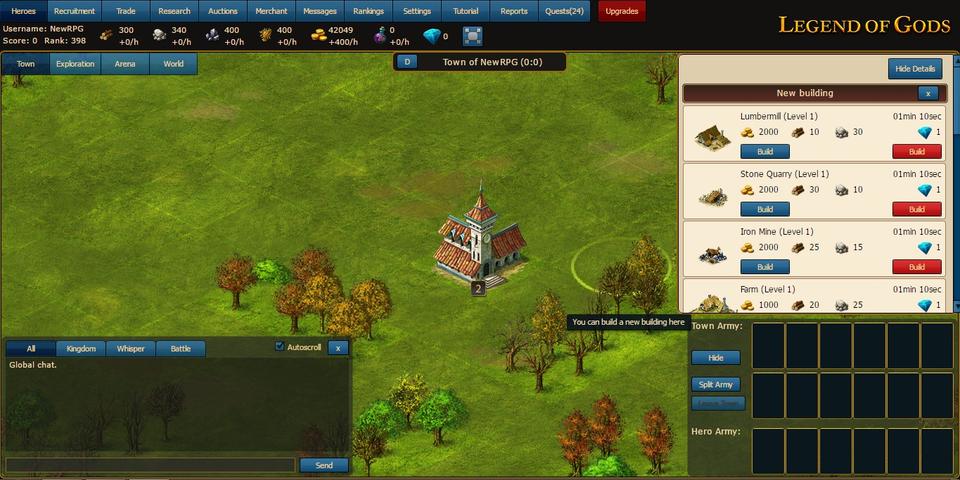Click the Hide Details button
960x480 pixels.
pos(915,69)
